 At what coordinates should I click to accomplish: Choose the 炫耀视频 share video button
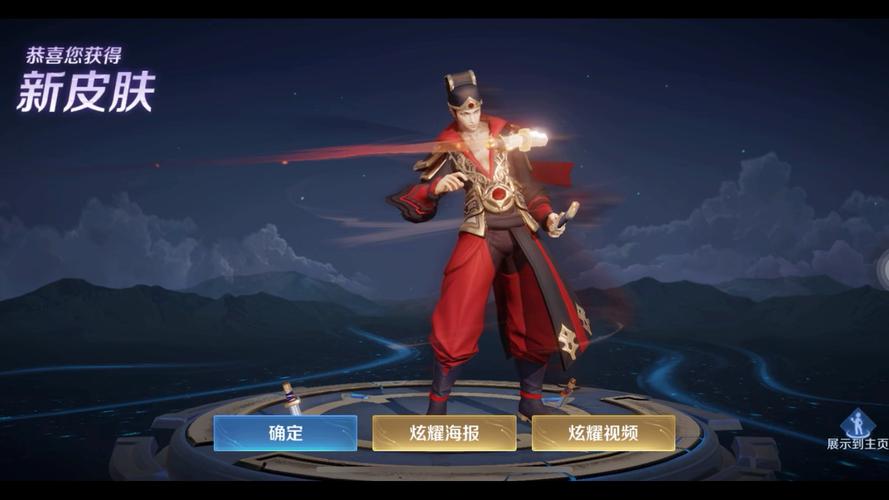click(x=603, y=433)
